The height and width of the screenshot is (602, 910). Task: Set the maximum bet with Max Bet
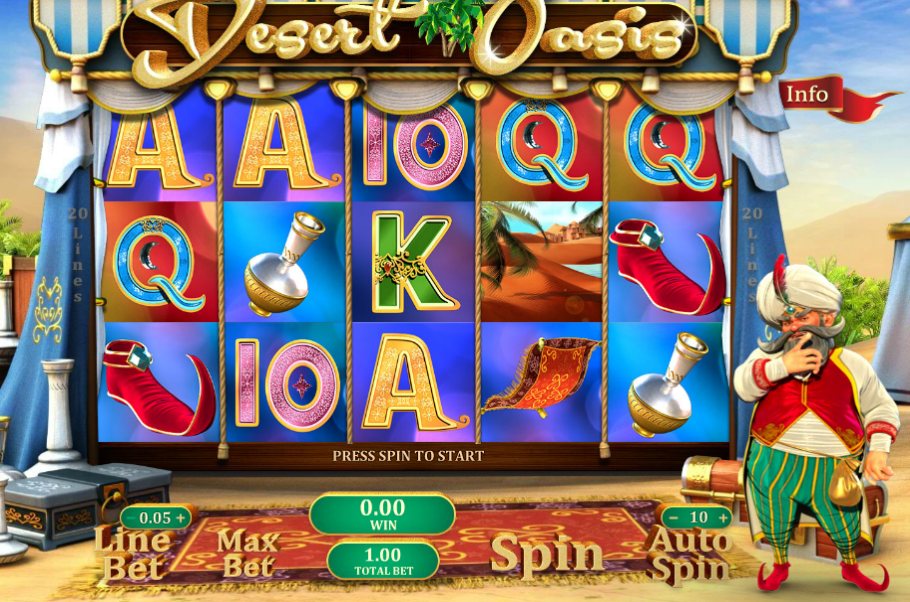click(x=248, y=553)
